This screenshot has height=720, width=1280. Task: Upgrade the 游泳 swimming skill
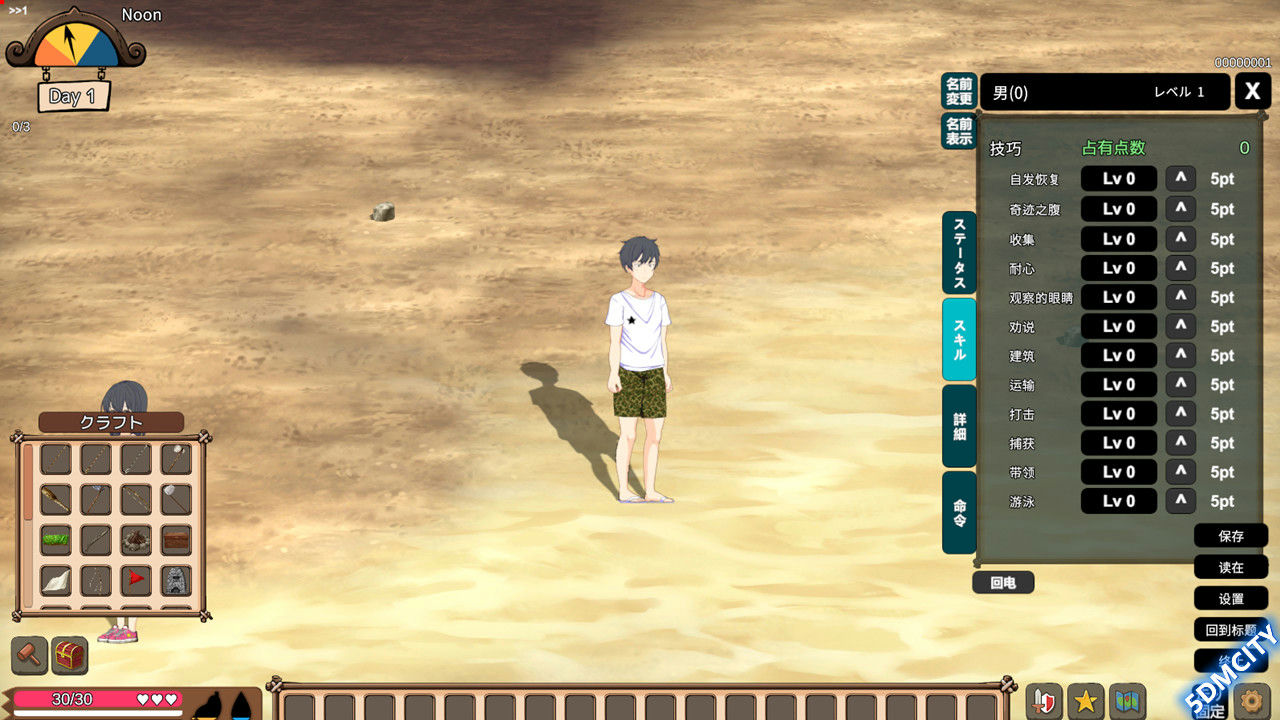coord(1180,501)
